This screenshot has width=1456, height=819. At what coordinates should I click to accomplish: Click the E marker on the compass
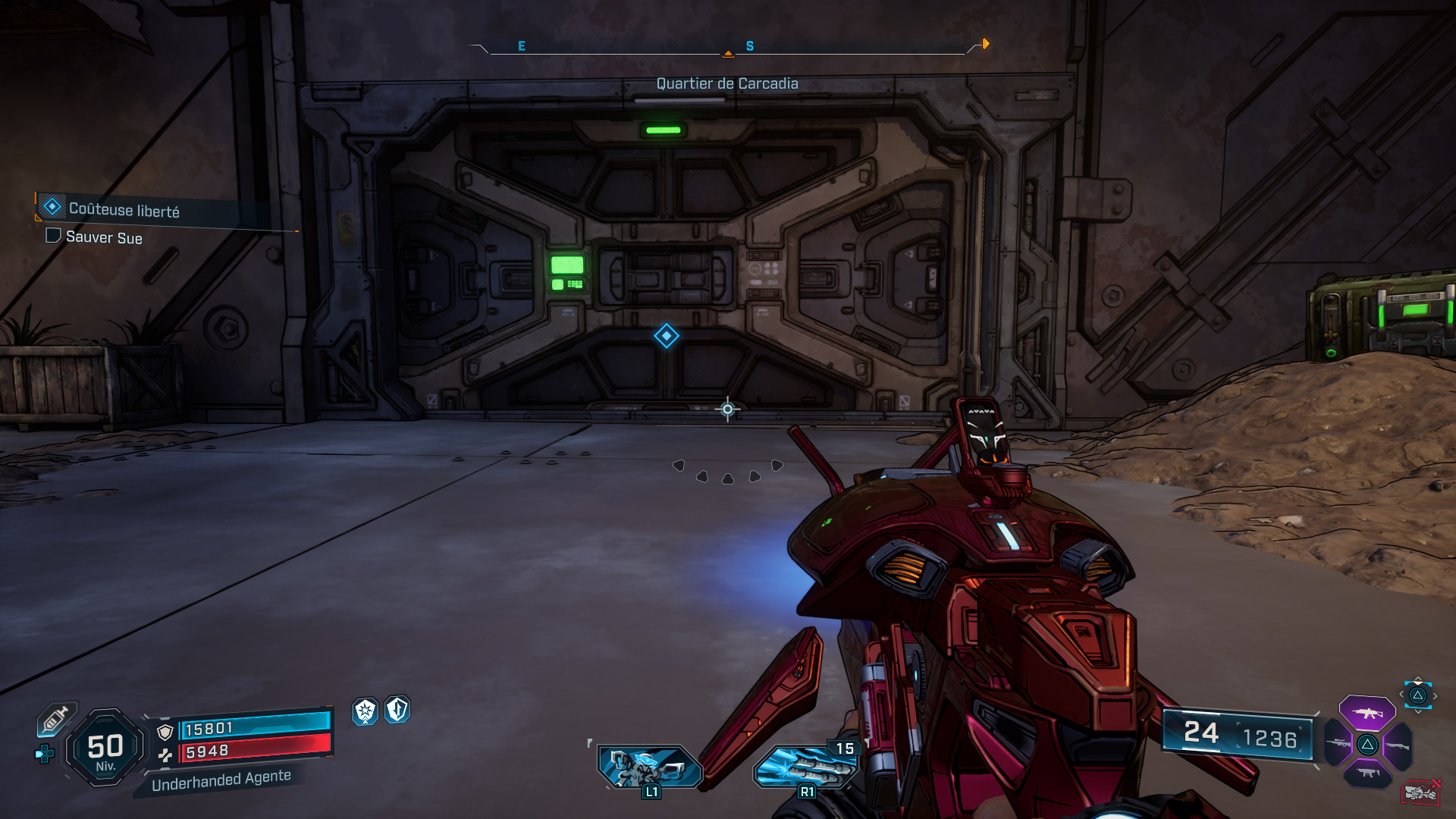tap(520, 45)
